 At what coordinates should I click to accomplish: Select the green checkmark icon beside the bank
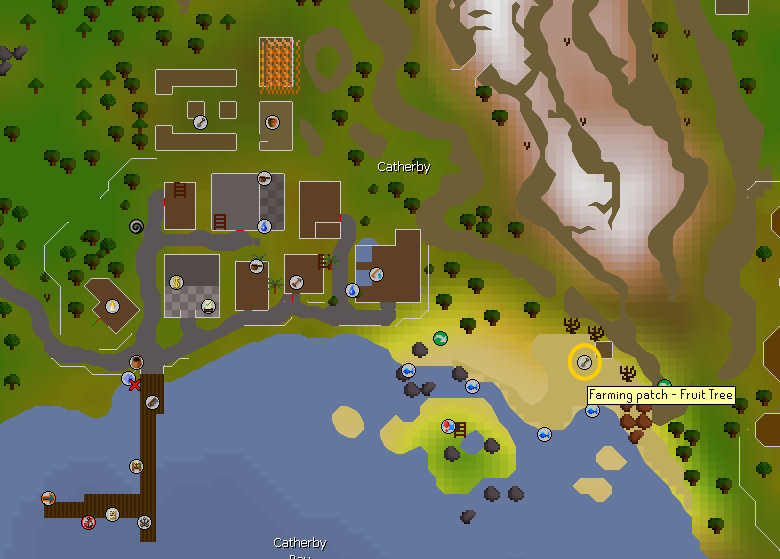208,306
